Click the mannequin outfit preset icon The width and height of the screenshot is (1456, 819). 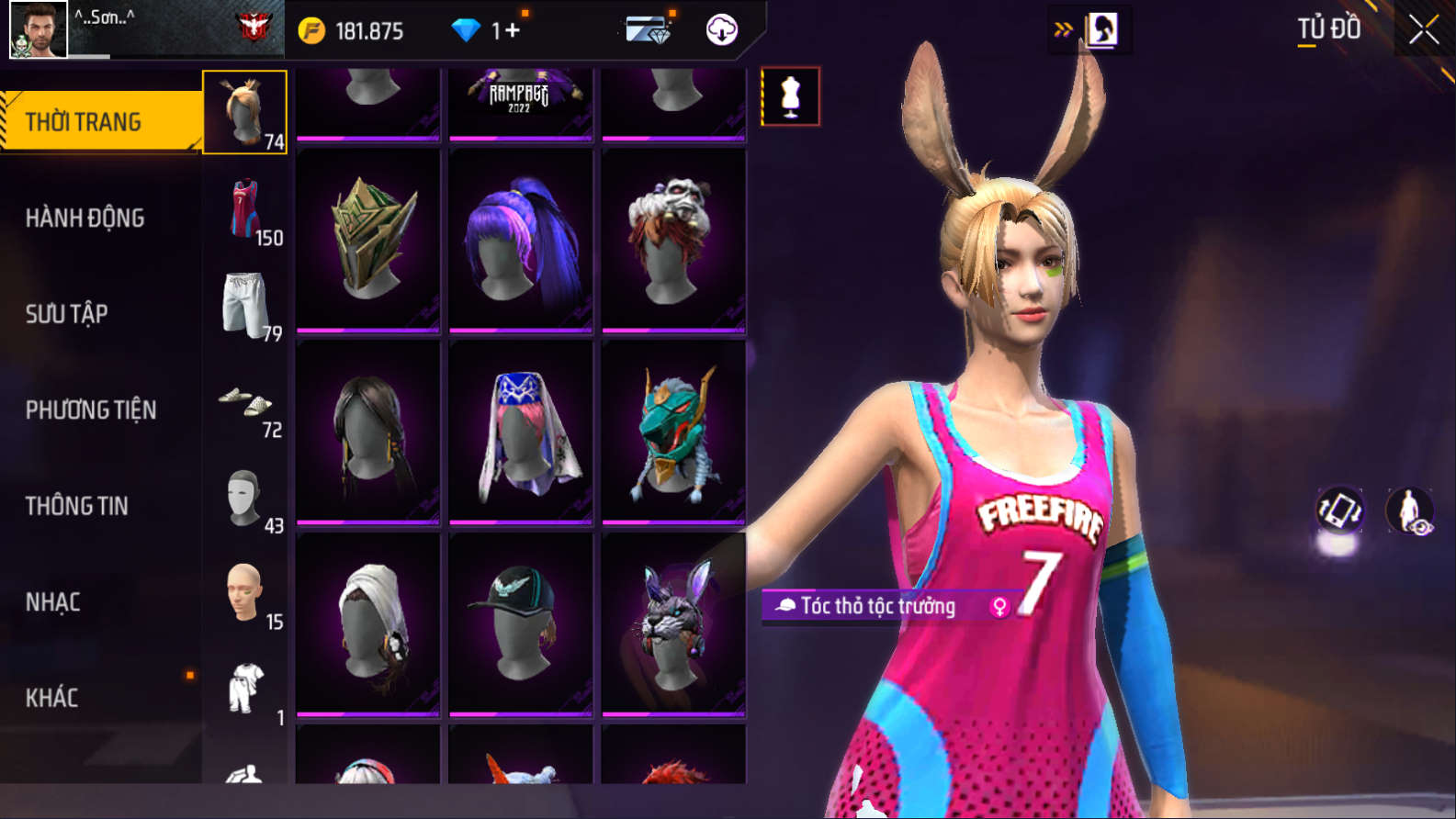(x=790, y=96)
